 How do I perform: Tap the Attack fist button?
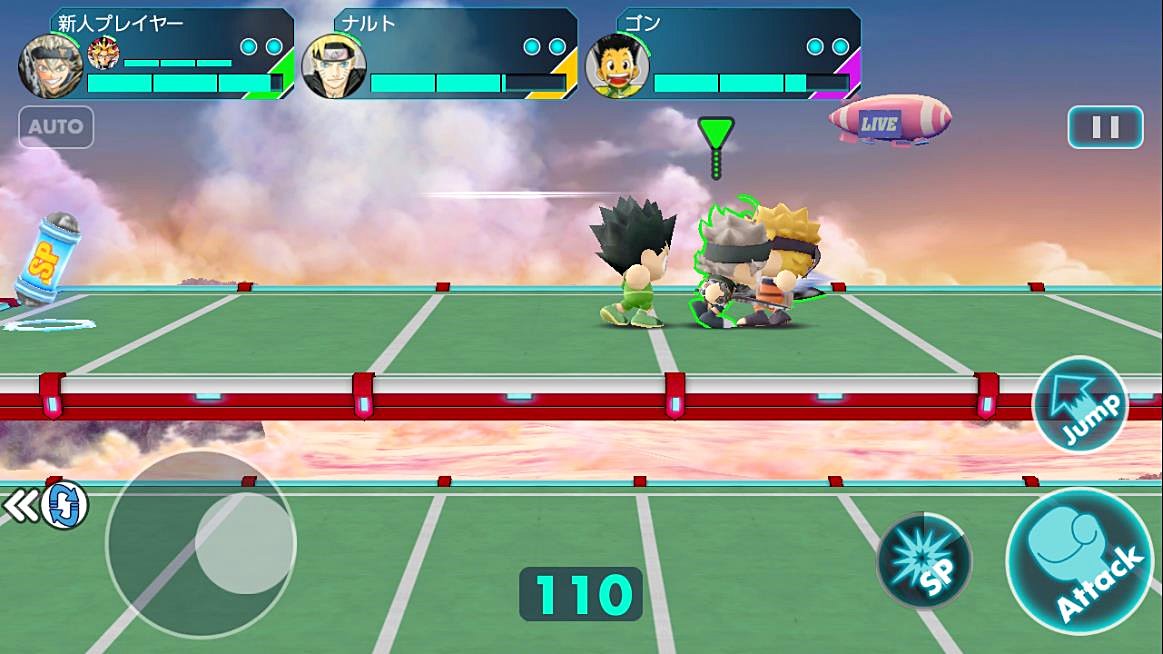click(1079, 561)
